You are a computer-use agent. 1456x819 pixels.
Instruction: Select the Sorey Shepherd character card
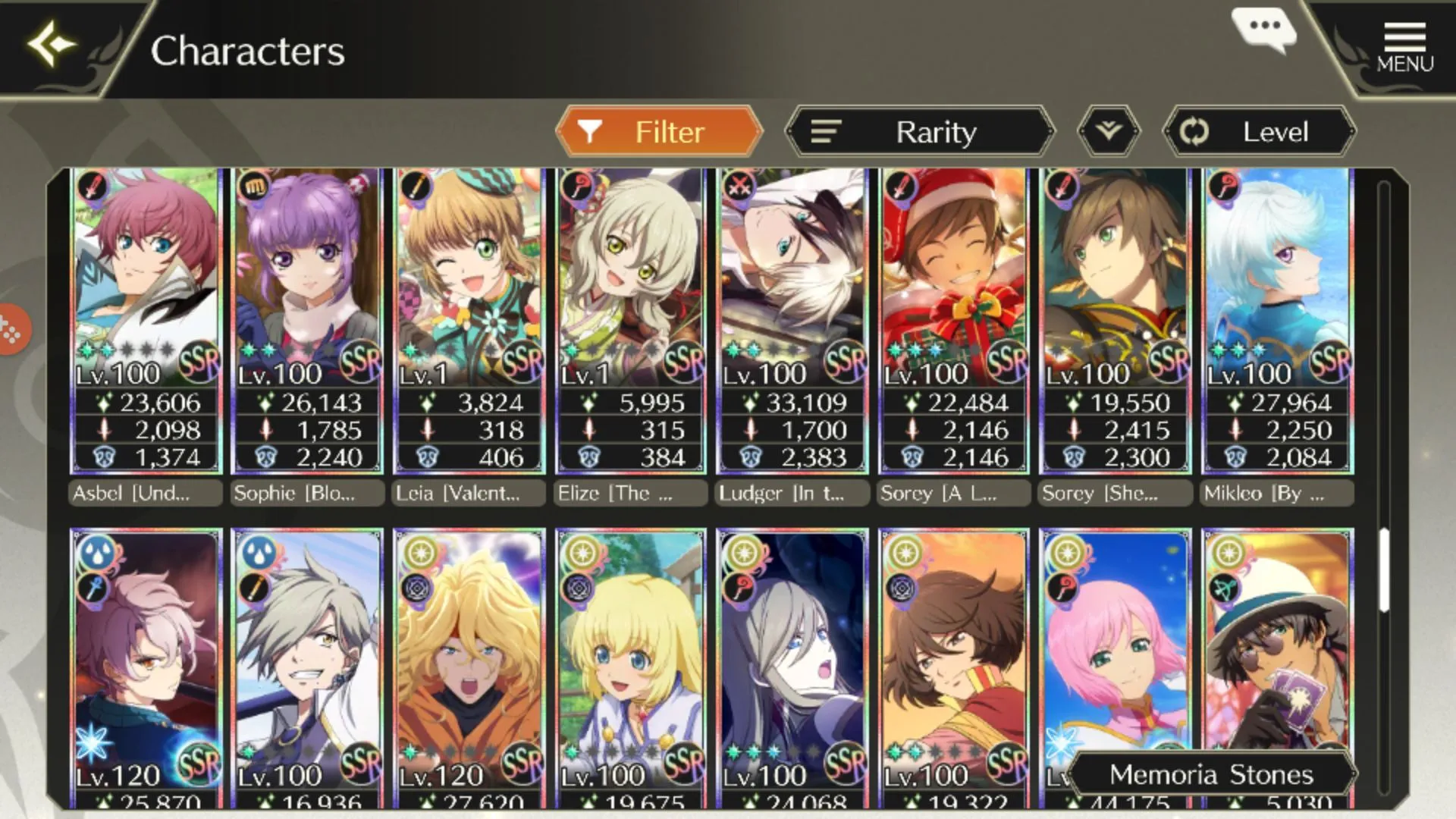click(1116, 320)
